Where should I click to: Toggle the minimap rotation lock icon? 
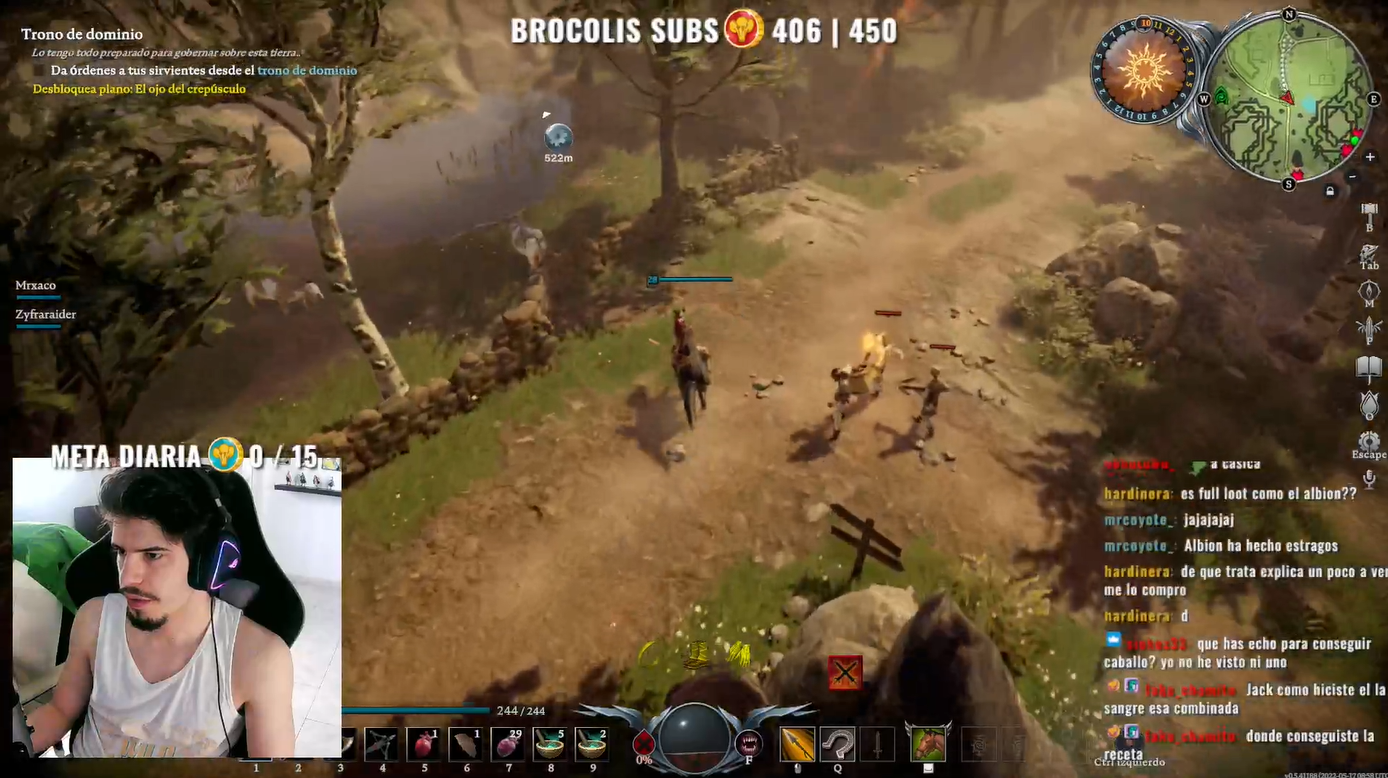[1330, 191]
